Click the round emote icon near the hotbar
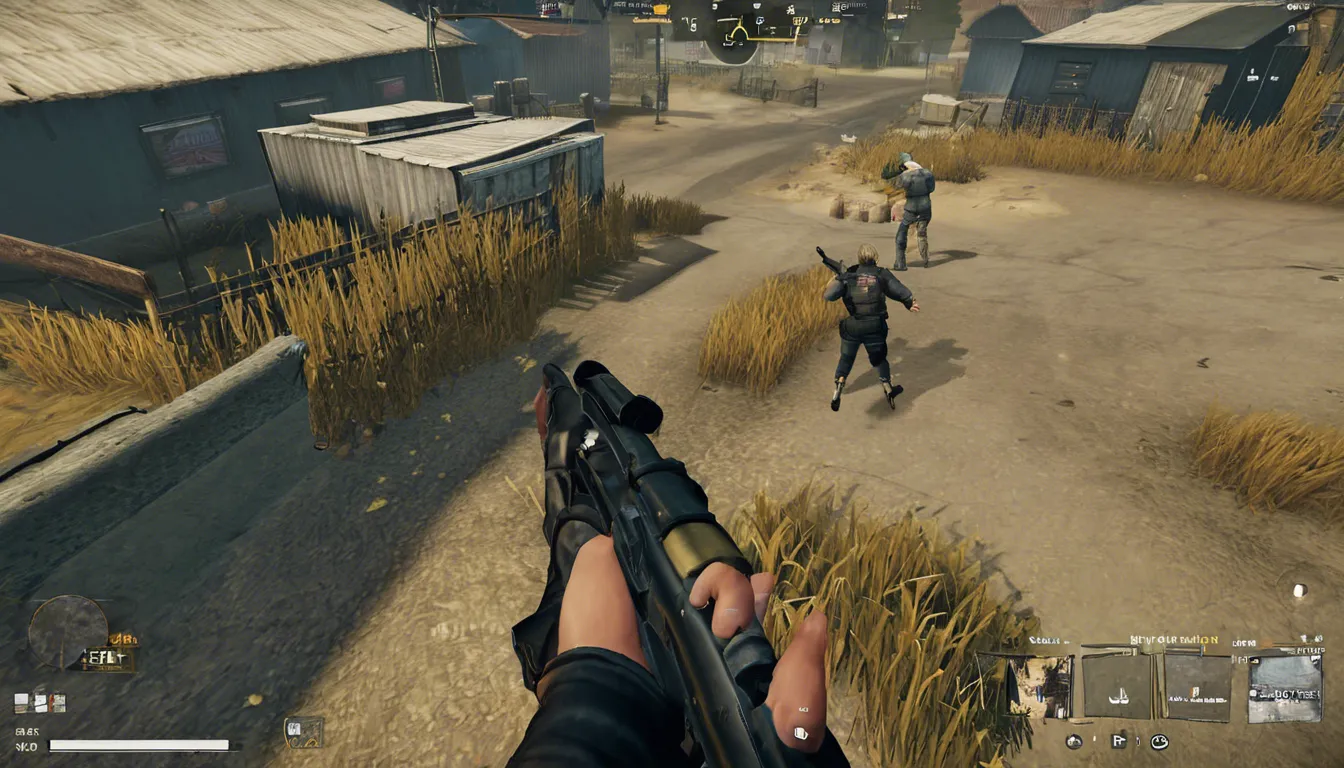The width and height of the screenshot is (1344, 768). click(x=1159, y=741)
